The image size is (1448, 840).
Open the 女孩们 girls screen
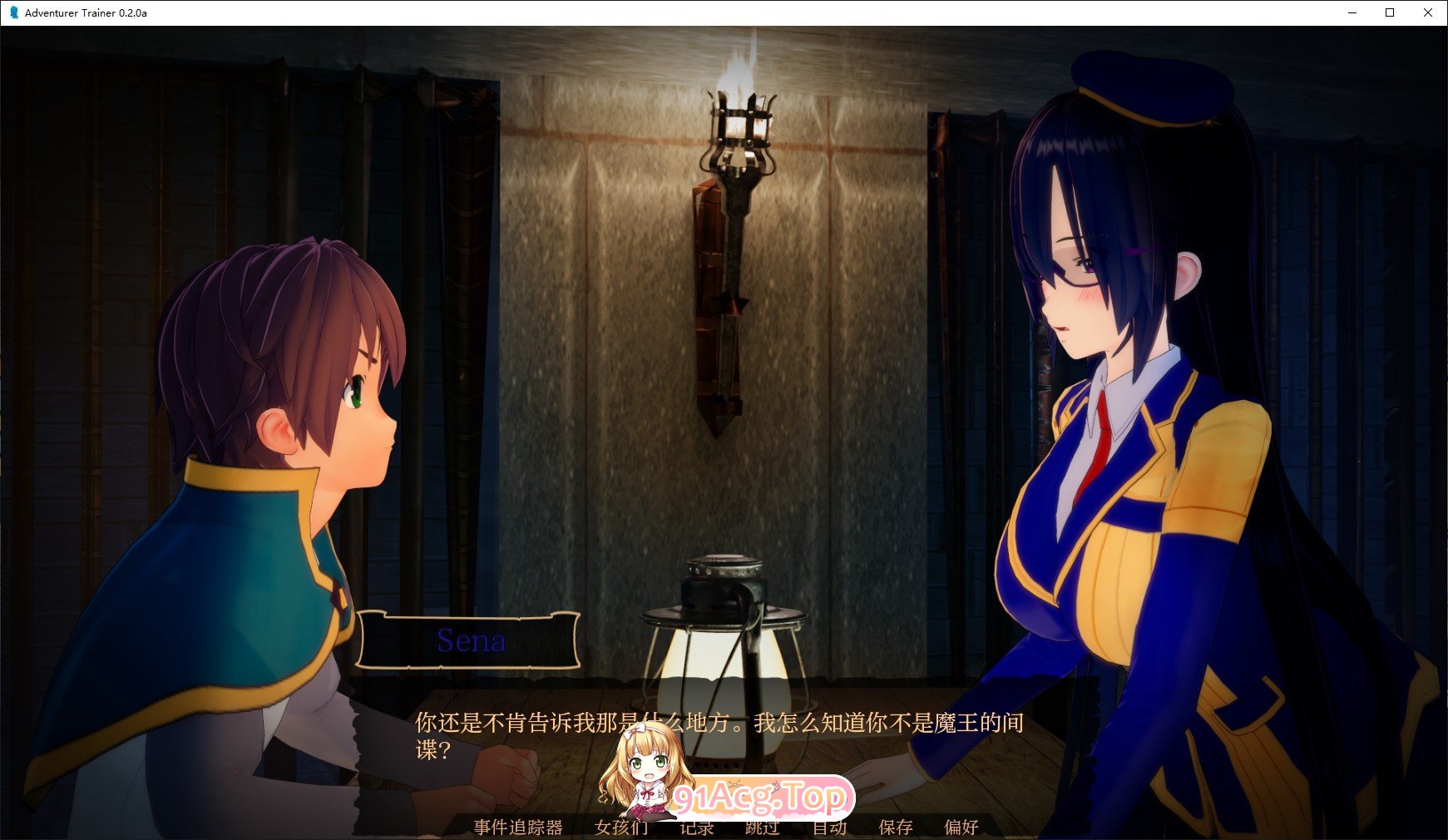(x=620, y=828)
